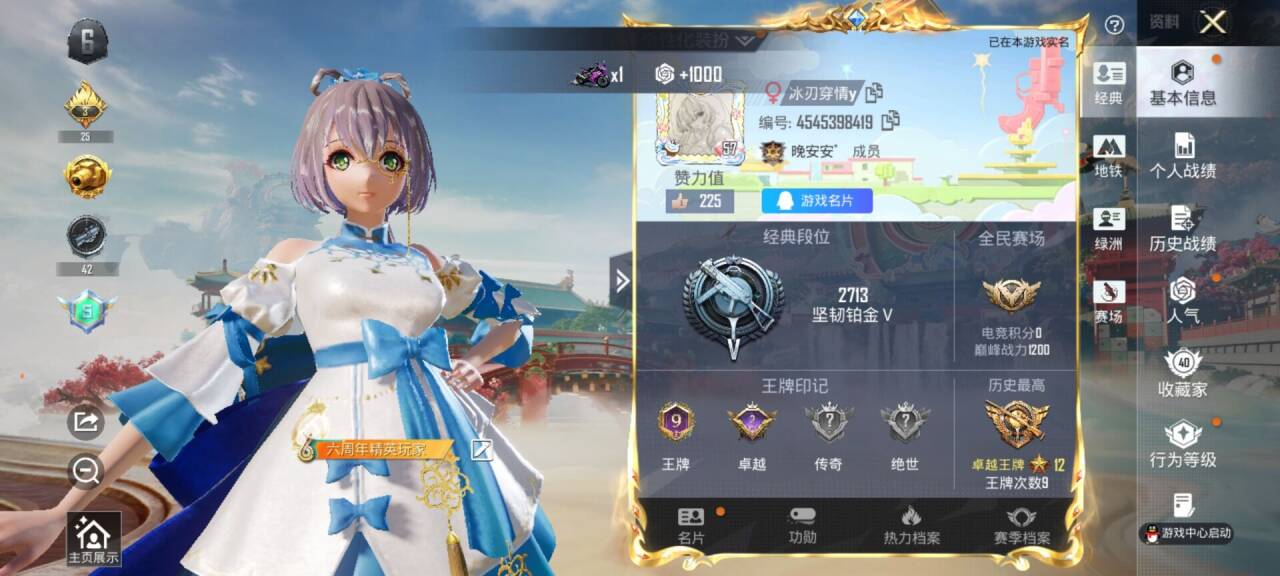The width and height of the screenshot is (1280, 576).
Task: Copy the player ID number
Action: point(890,122)
